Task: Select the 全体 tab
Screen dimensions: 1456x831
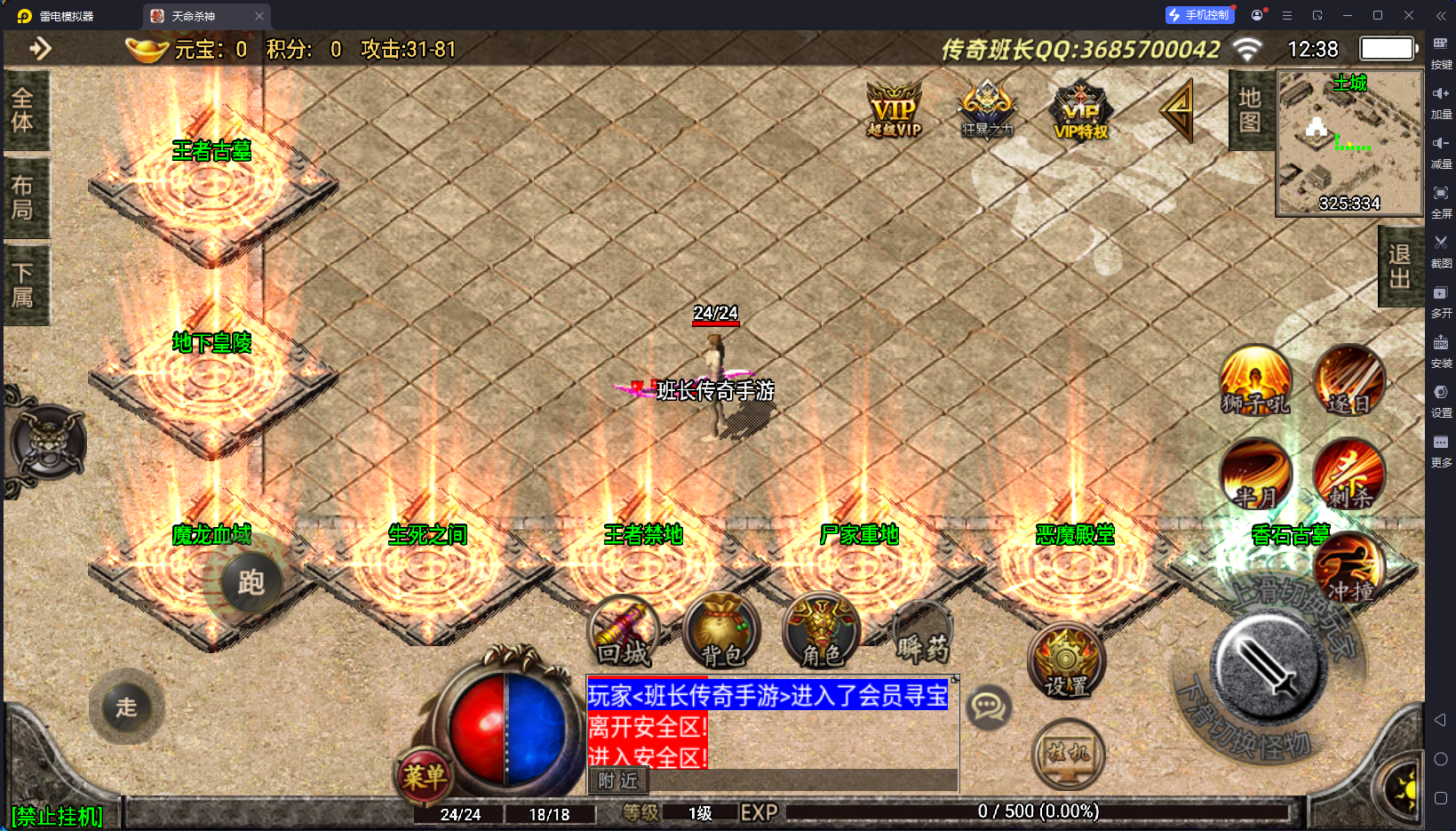Action: click(23, 110)
